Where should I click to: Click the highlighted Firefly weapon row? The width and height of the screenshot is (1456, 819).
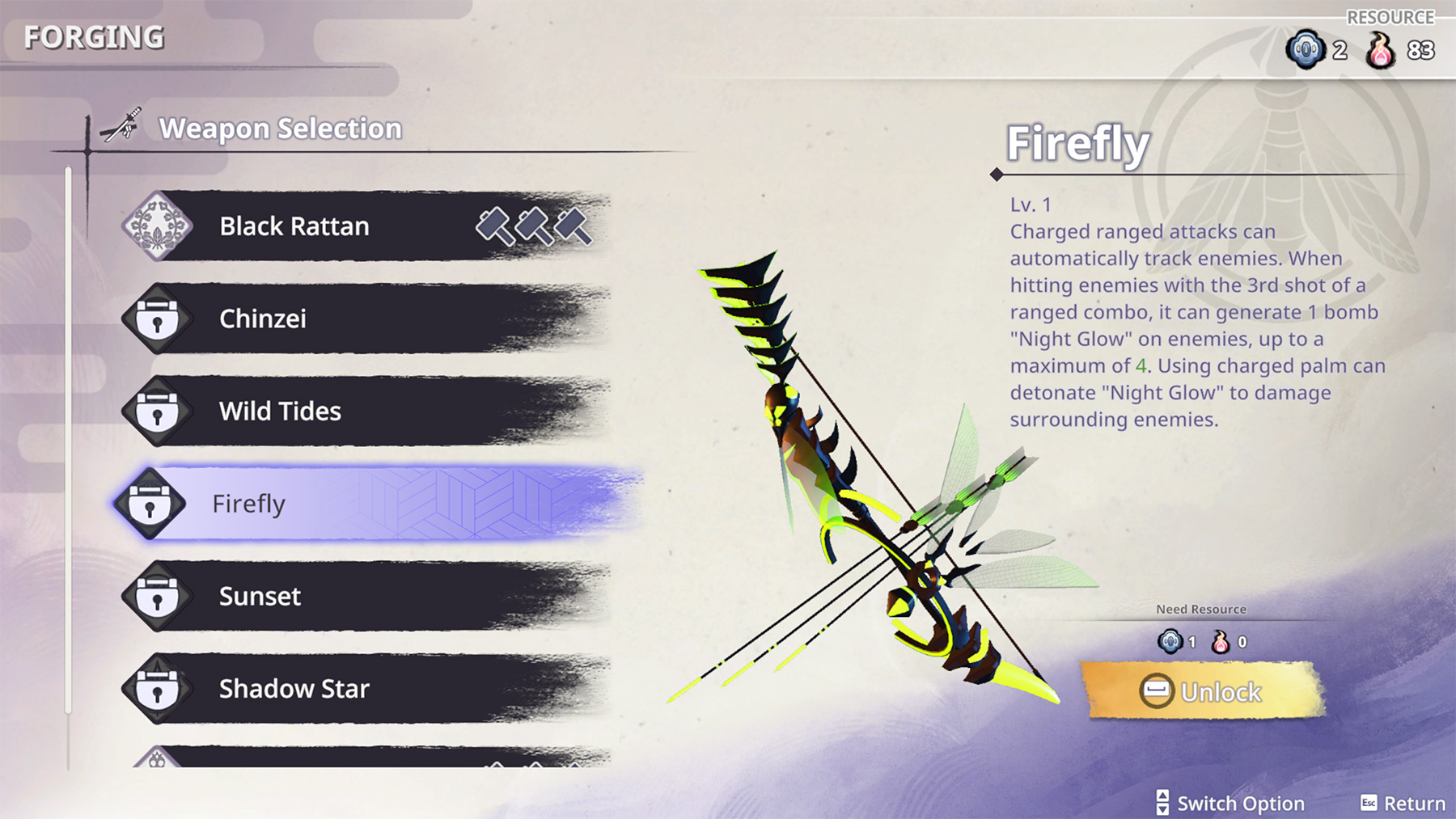(364, 504)
